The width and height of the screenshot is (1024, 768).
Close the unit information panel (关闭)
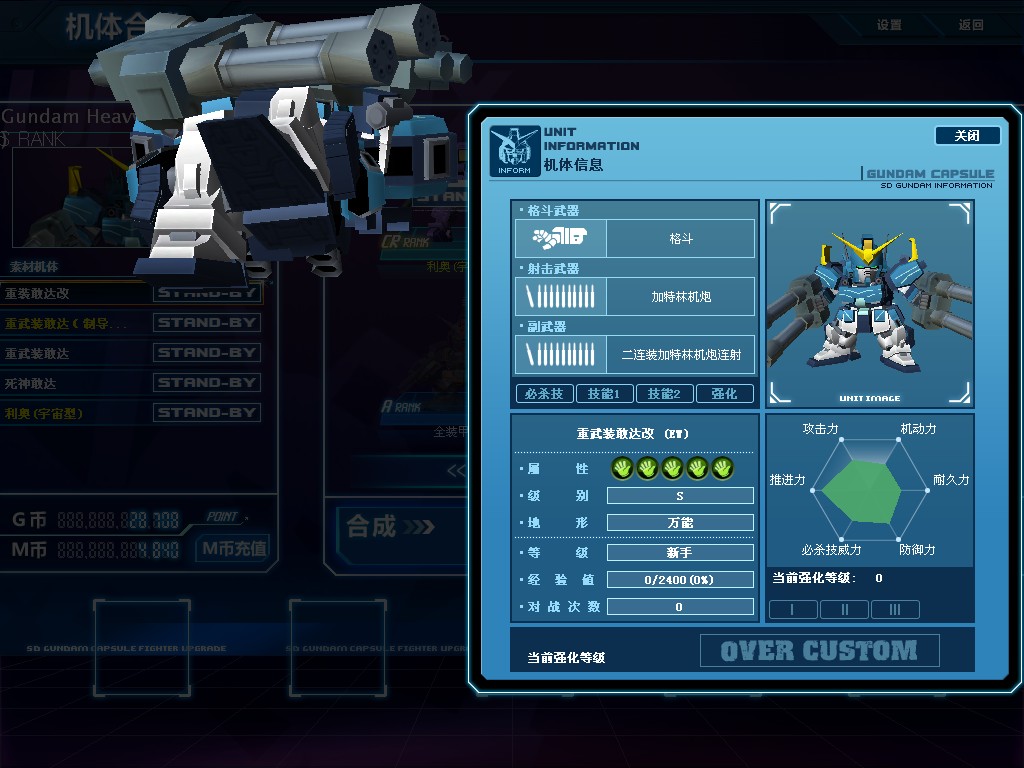point(967,136)
